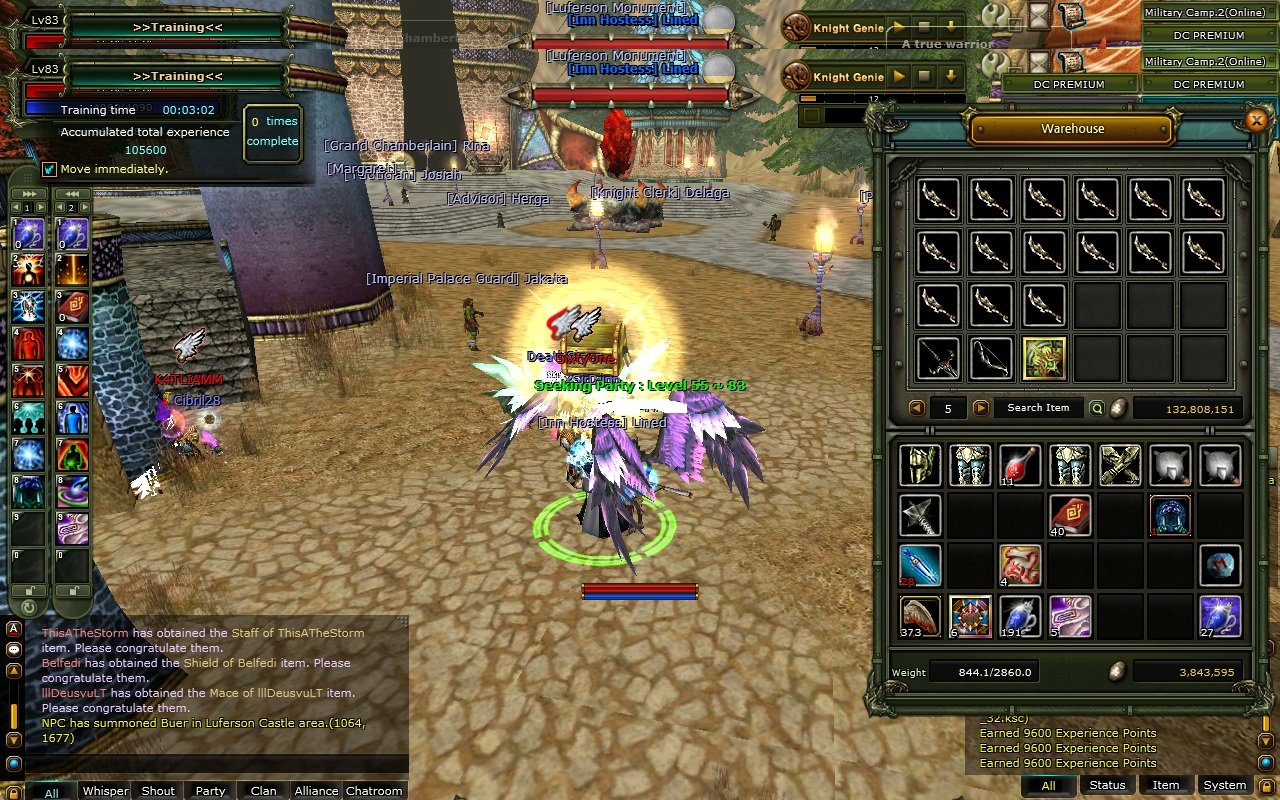Select the blue helmet in inventory
The width and height of the screenshot is (1280, 800).
pyautogui.click(x=1170, y=516)
